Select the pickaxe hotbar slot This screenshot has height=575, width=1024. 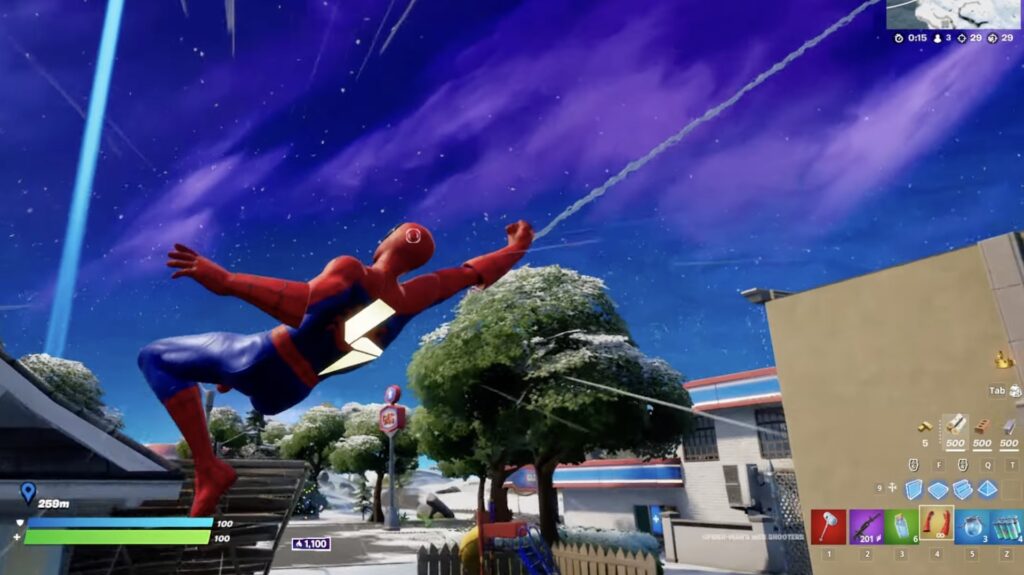(x=828, y=526)
